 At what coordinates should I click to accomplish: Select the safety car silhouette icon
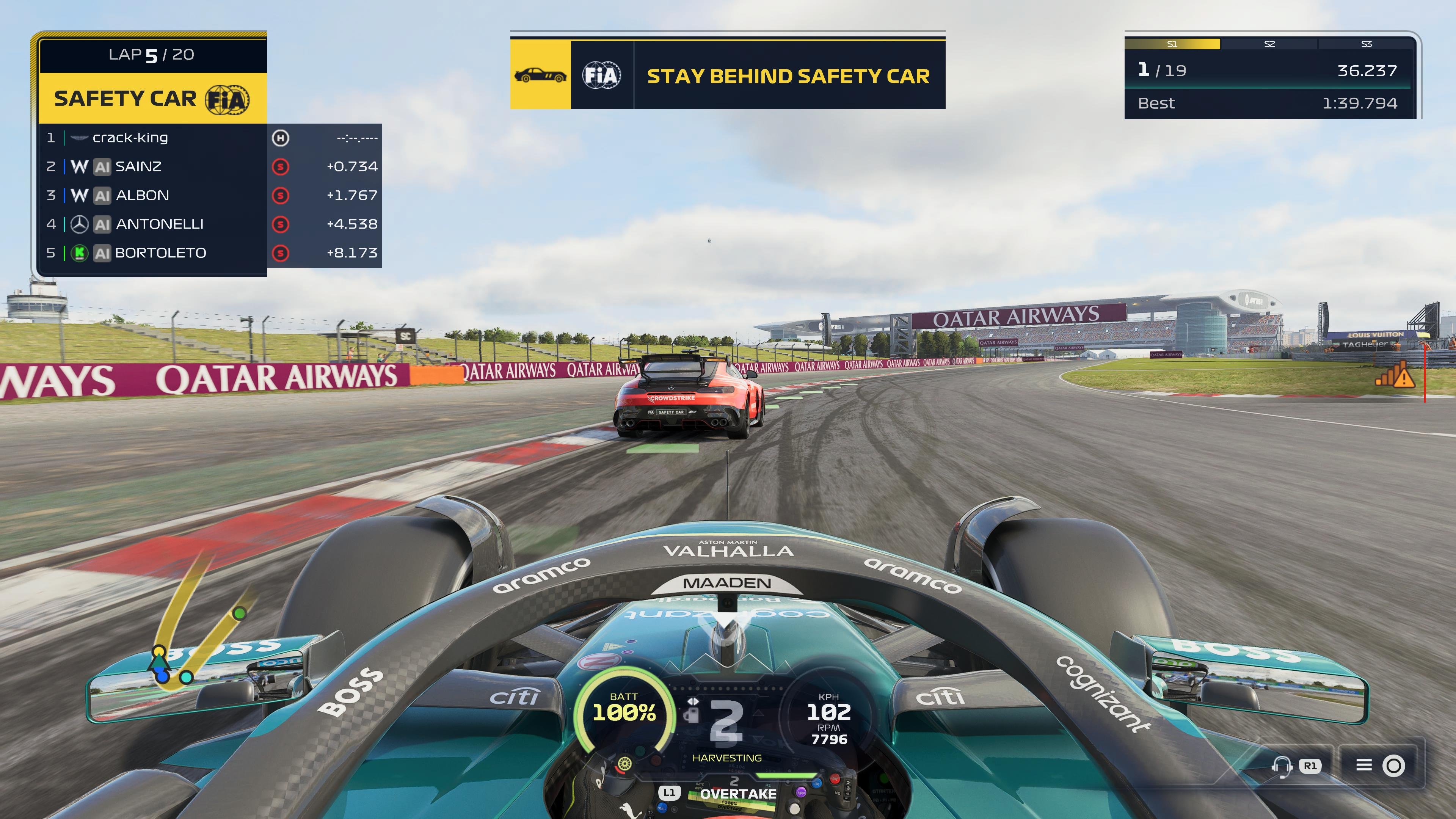tap(540, 75)
